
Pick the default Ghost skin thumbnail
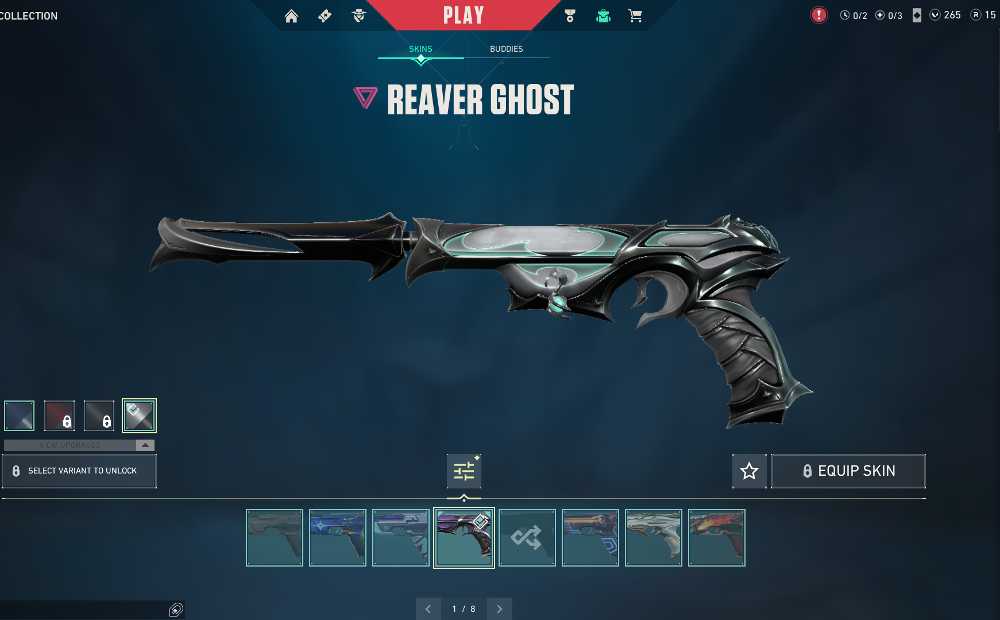pos(274,538)
